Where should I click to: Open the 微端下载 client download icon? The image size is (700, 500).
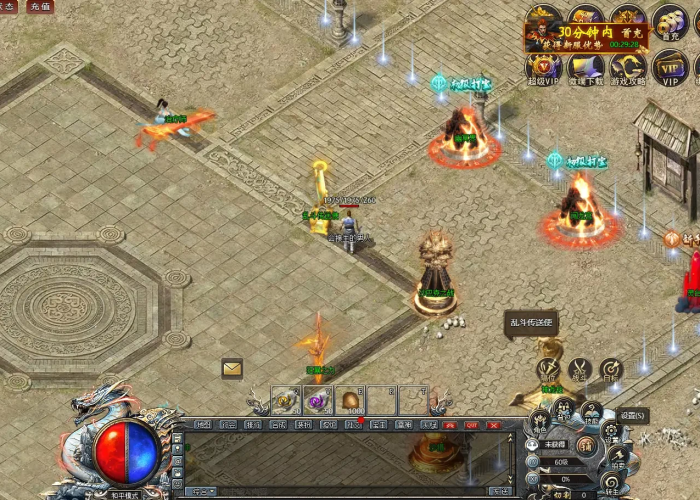point(586,69)
